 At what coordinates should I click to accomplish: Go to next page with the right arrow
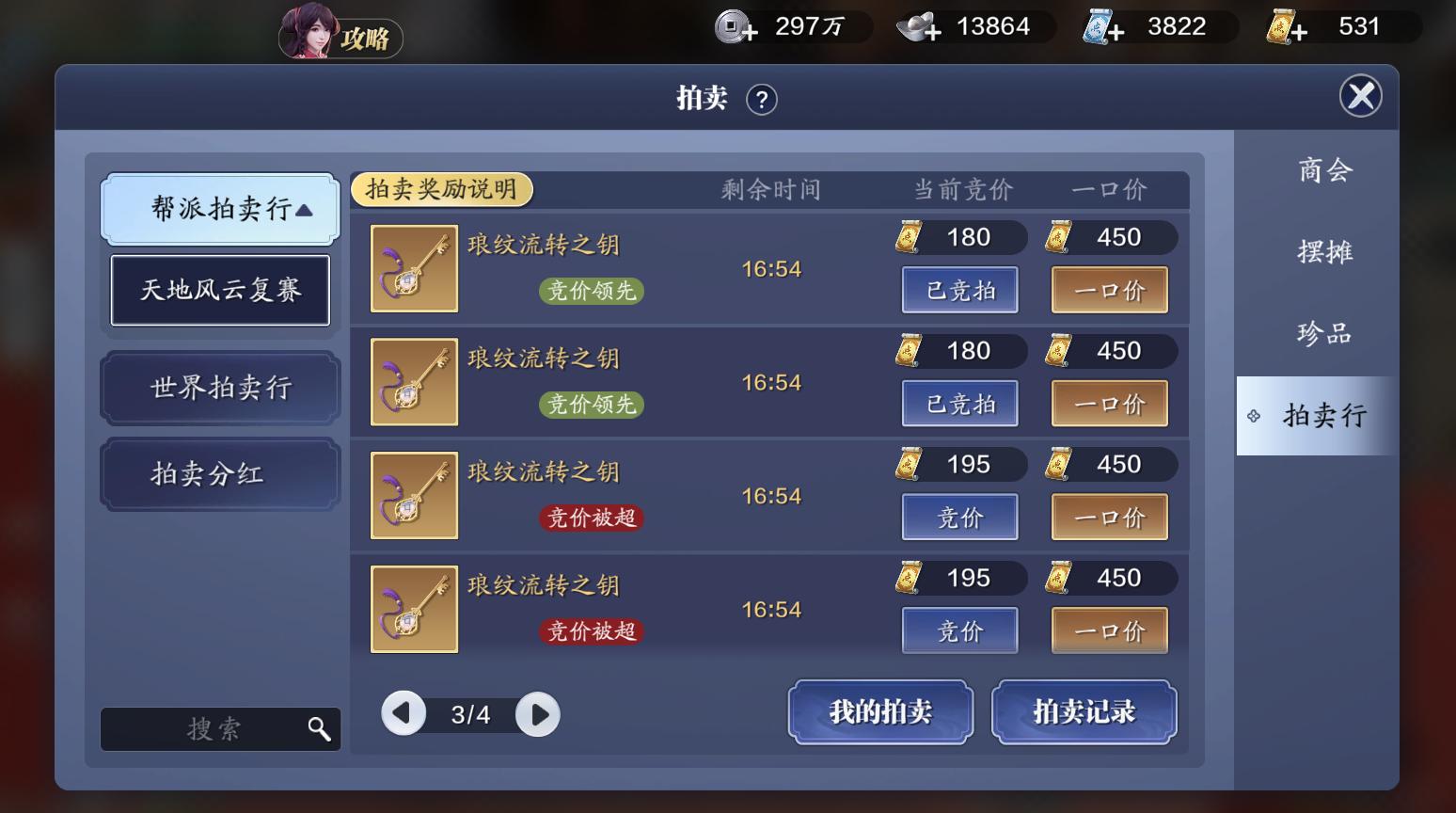tap(536, 714)
